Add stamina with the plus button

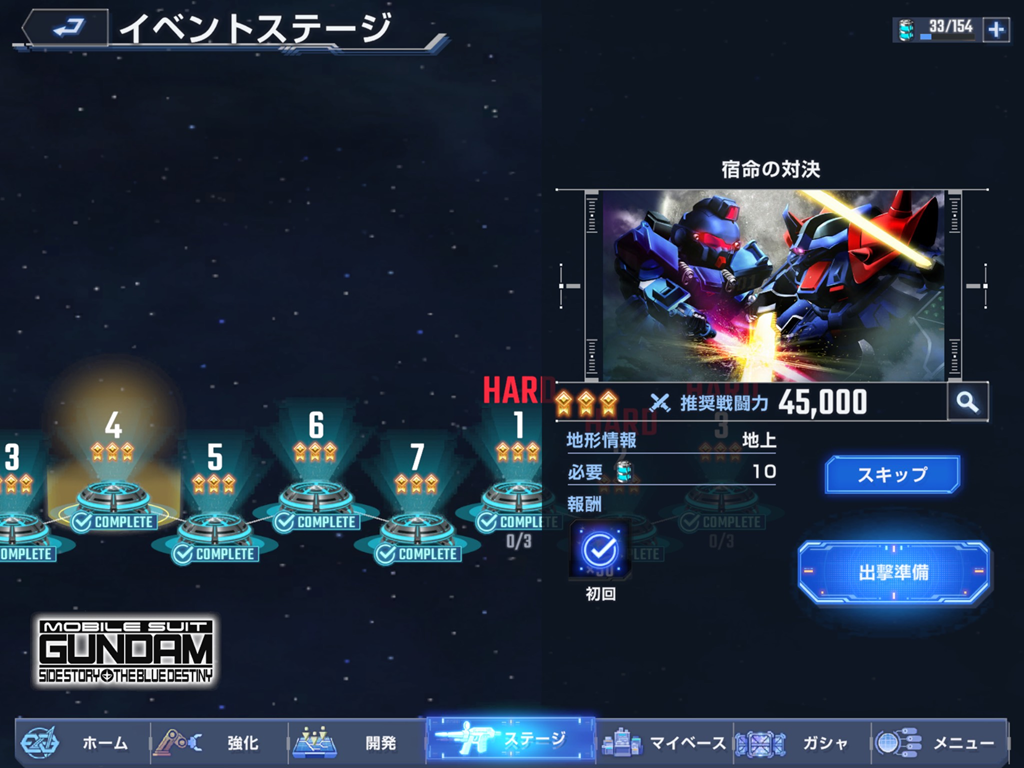[996, 30]
